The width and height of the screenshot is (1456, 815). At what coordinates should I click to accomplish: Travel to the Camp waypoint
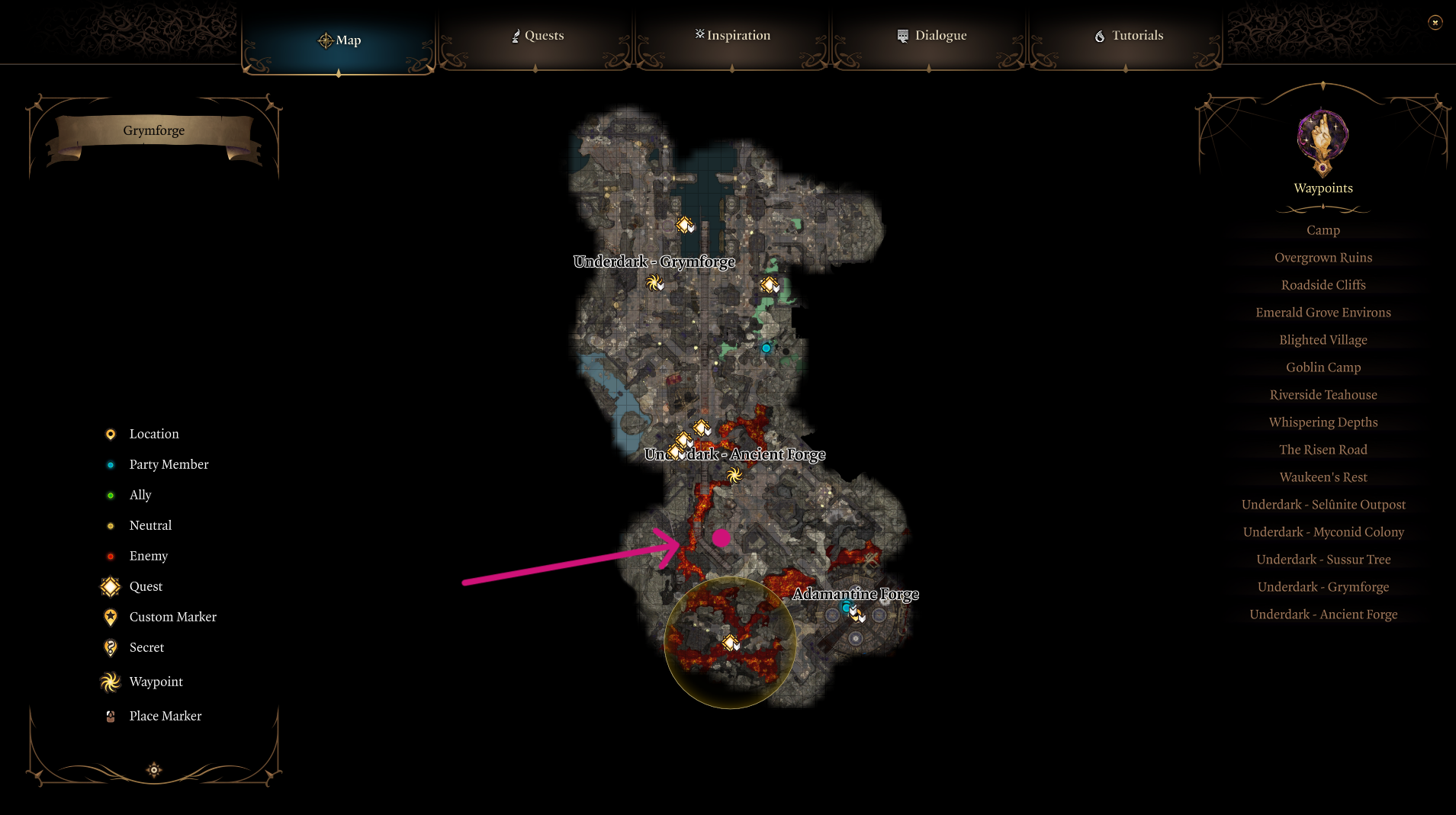pyautogui.click(x=1322, y=229)
